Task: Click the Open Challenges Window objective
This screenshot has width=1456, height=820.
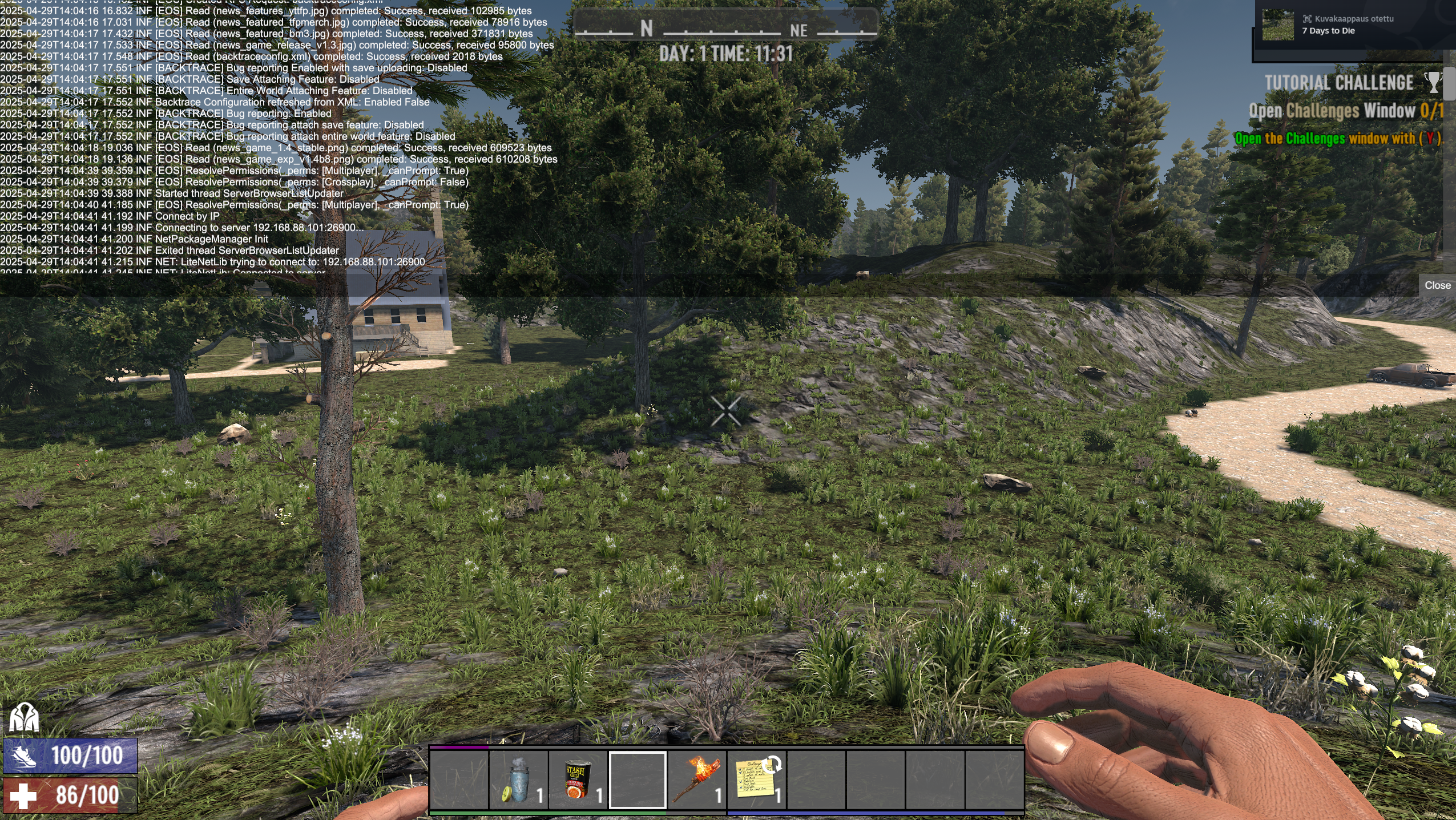Action: click(1345, 111)
